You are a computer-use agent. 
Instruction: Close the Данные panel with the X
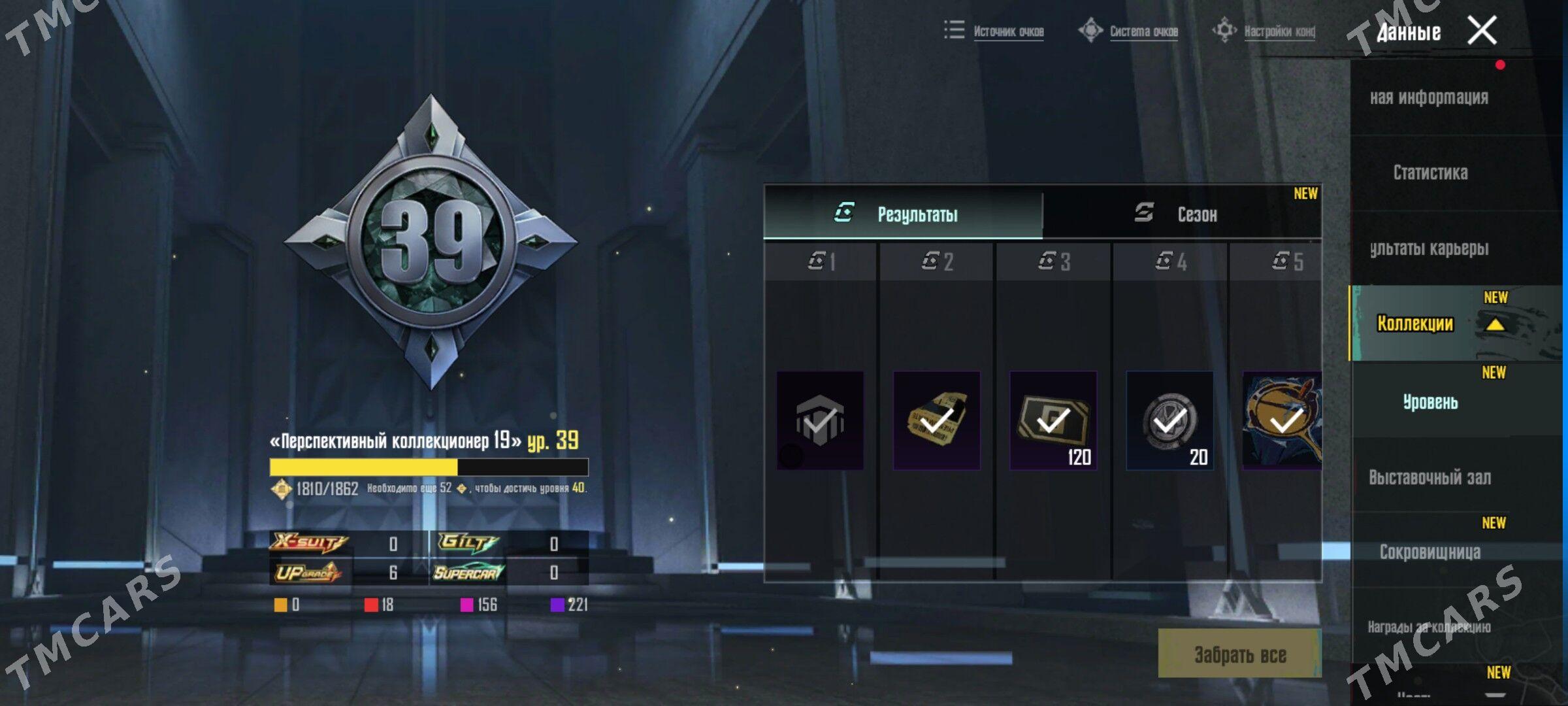[x=1482, y=31]
